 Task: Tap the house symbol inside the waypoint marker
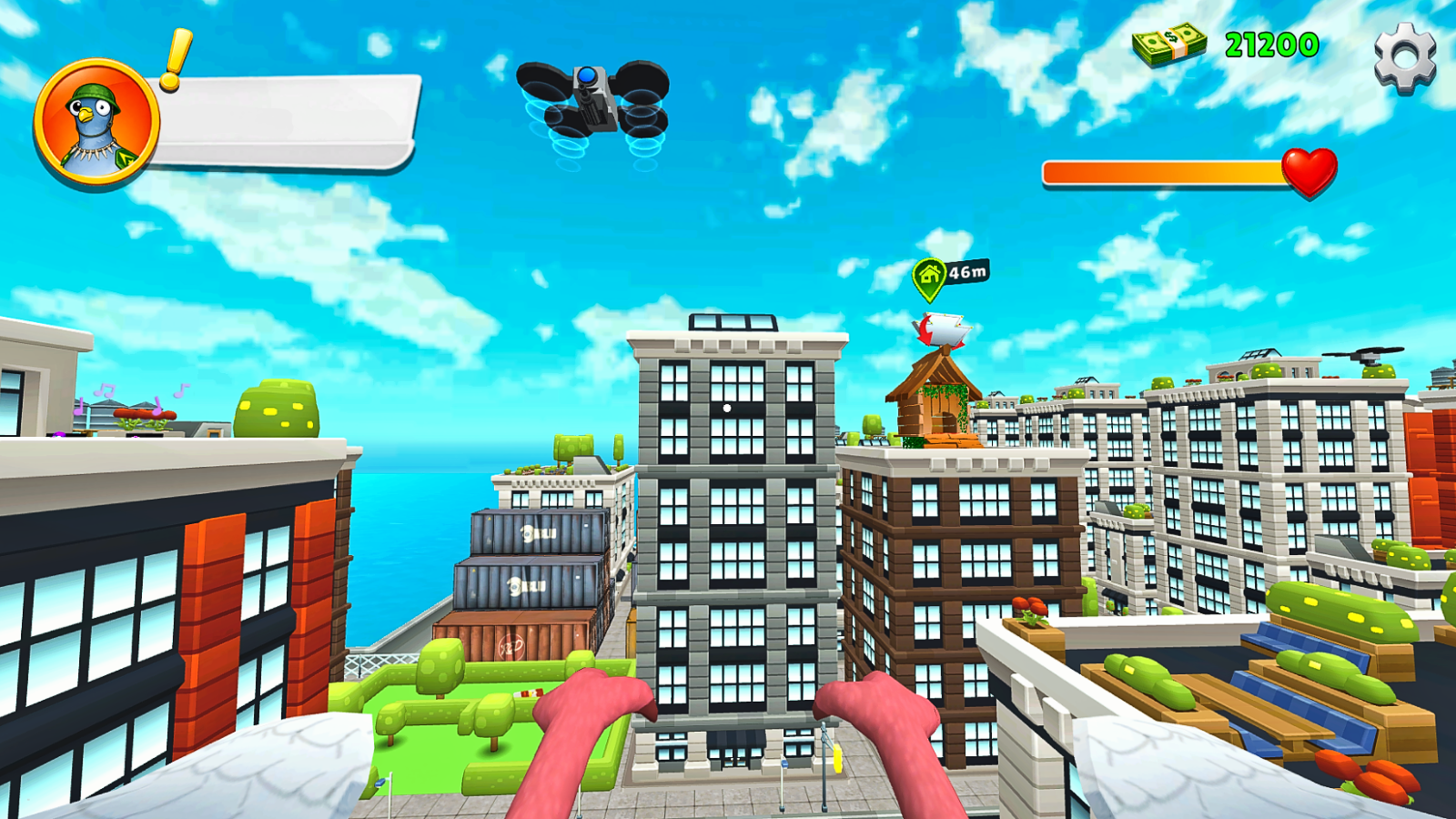tap(928, 272)
